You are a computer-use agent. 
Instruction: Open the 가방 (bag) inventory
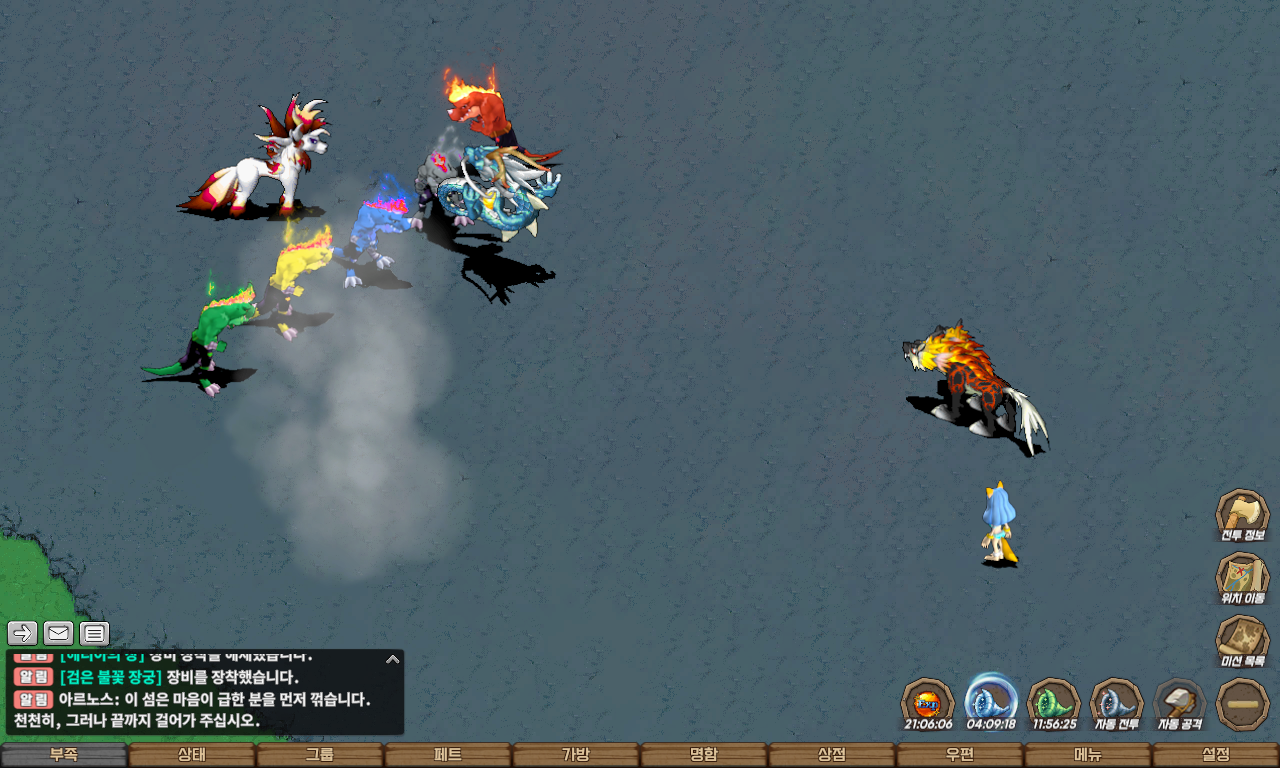pos(576,755)
